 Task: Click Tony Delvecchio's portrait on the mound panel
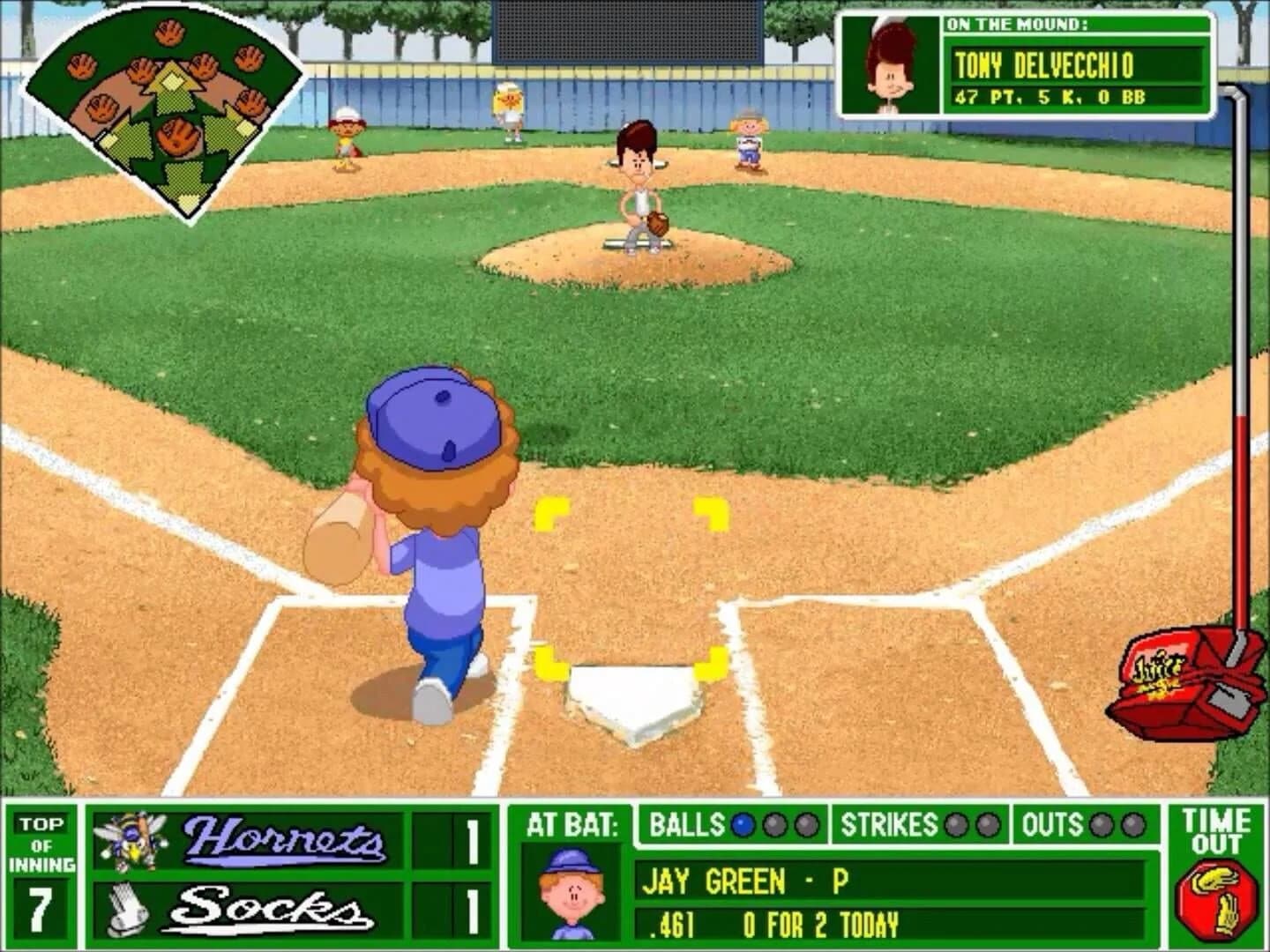(891, 63)
